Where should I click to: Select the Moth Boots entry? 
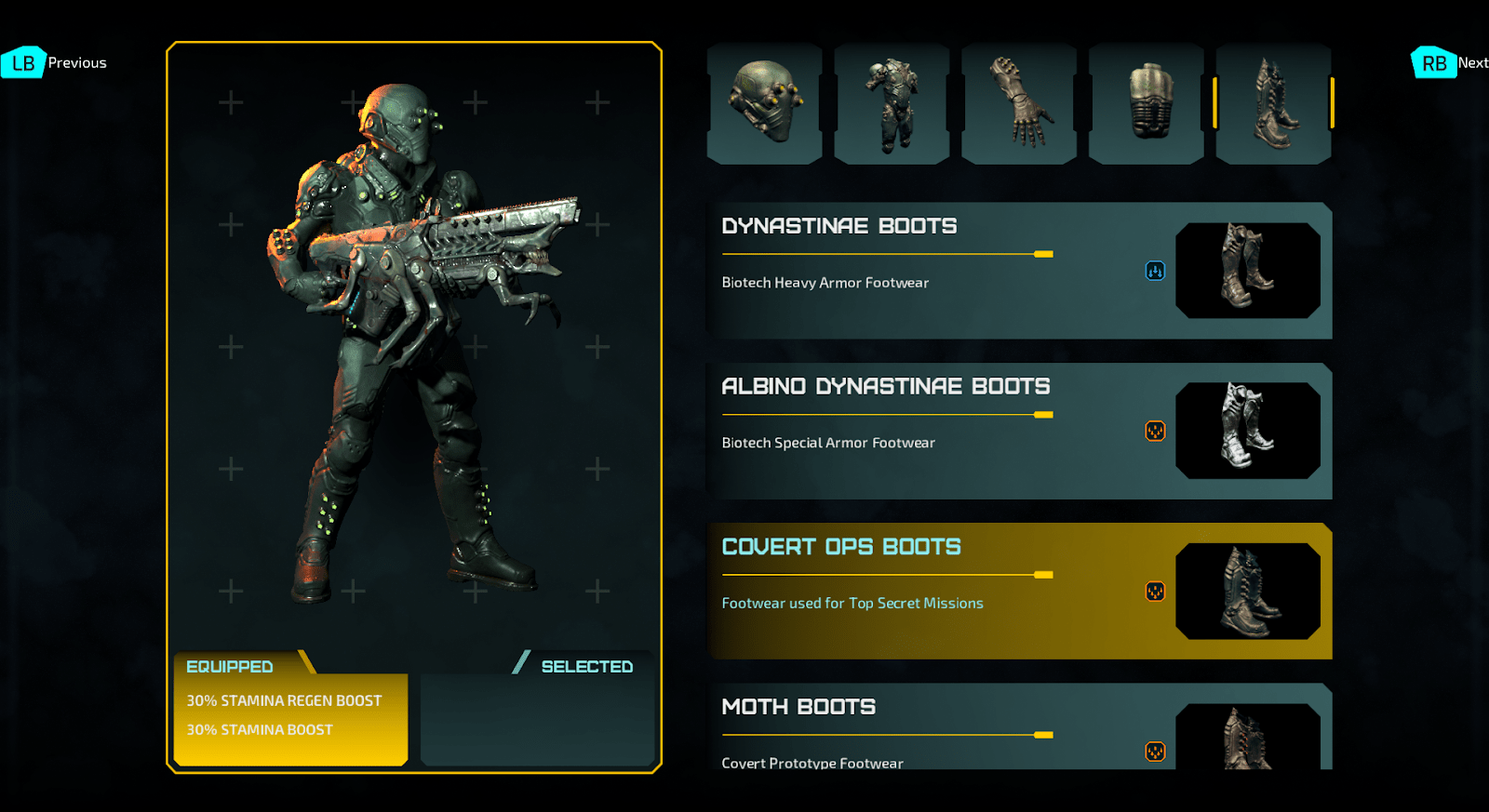[931, 735]
